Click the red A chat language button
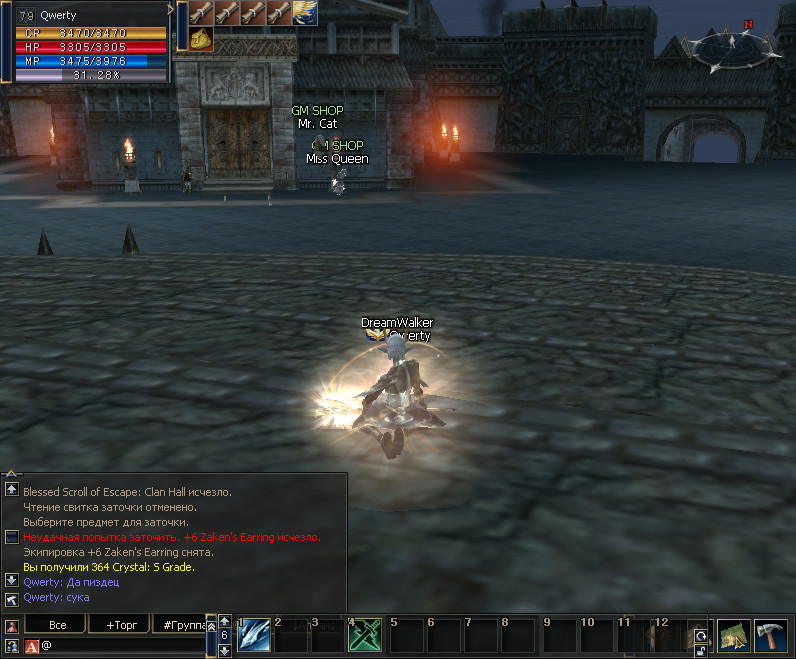 (31, 646)
